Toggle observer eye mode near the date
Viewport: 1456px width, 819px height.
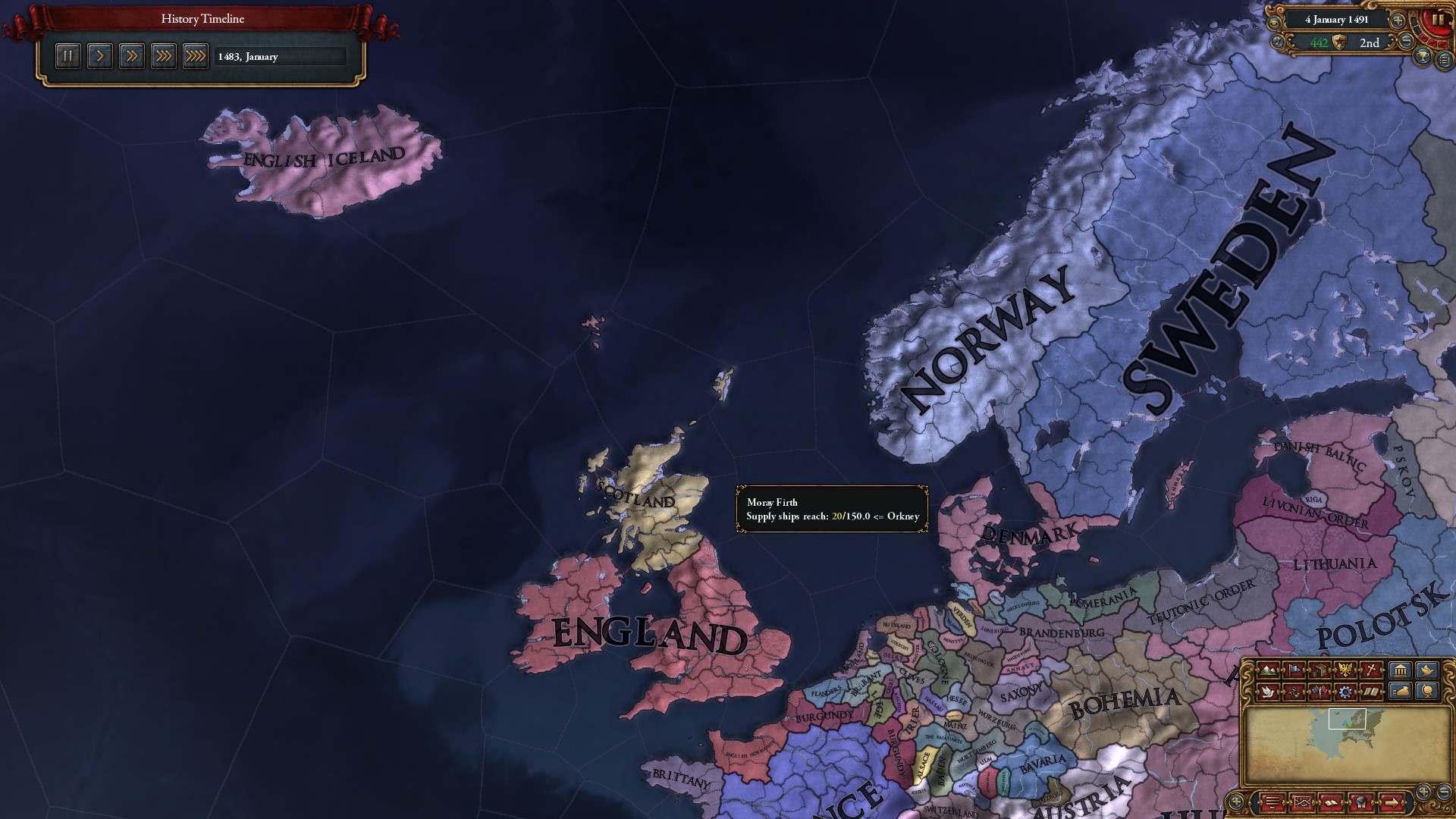coord(1274,23)
